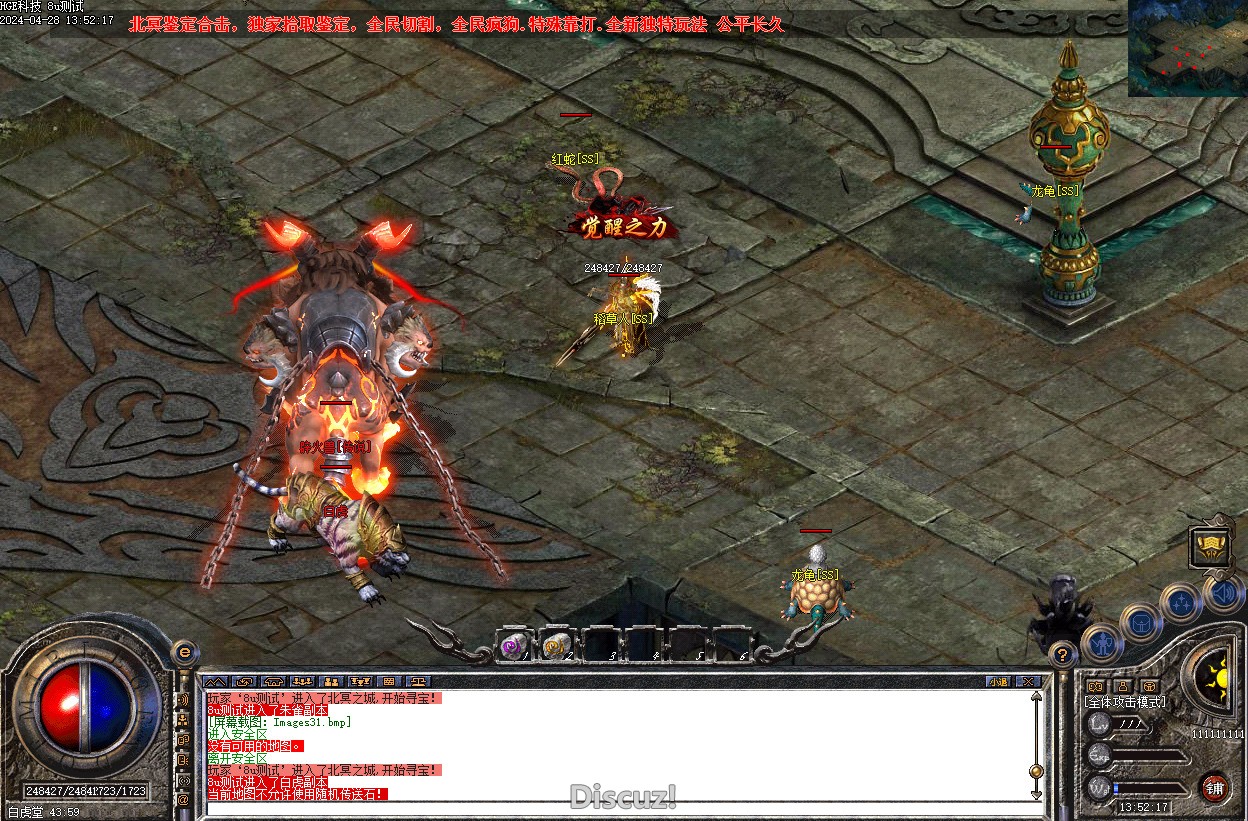Click the chat scrollbar down arrow
The image size is (1248, 821).
(1036, 793)
